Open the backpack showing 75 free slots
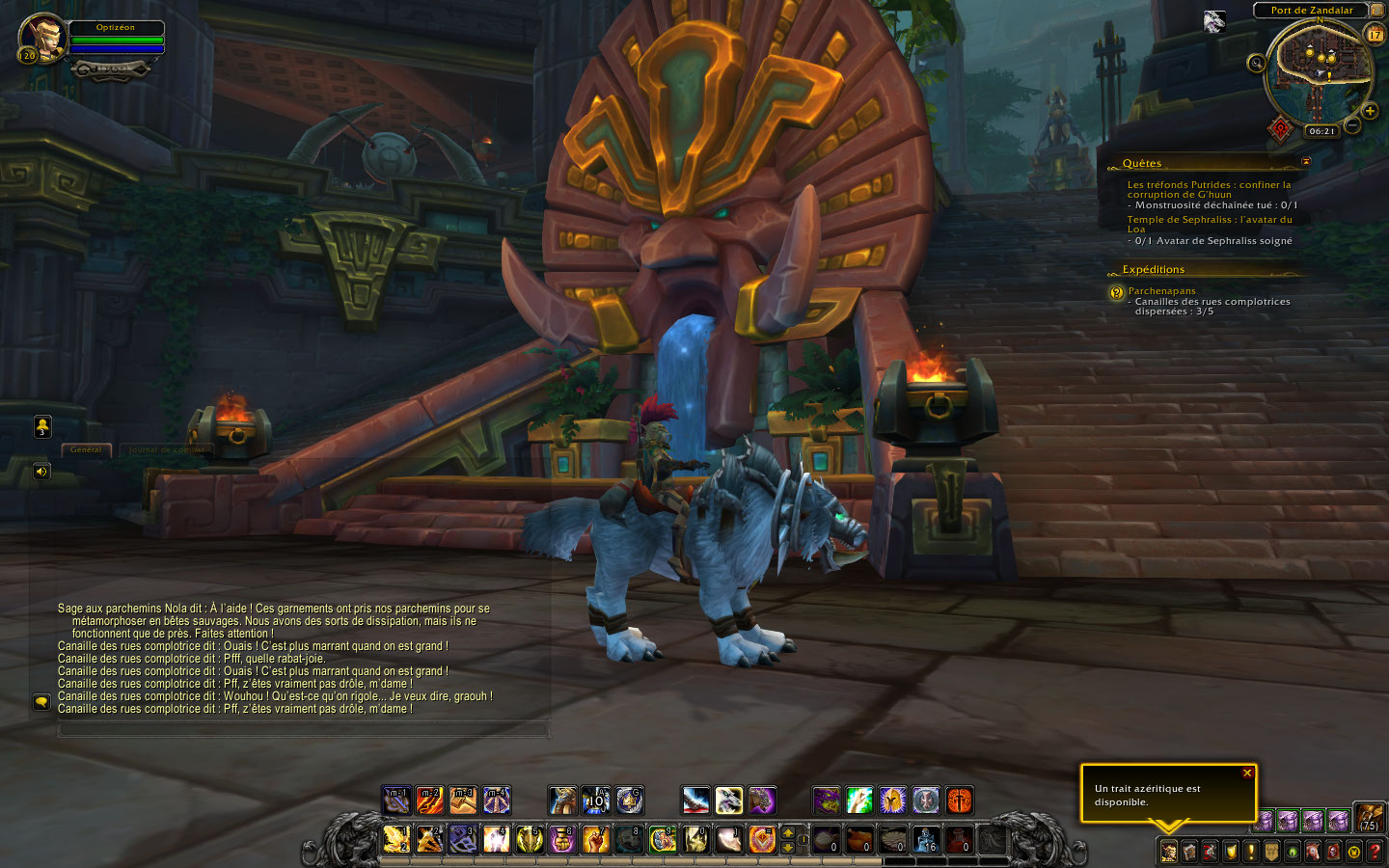 pos(1370,818)
